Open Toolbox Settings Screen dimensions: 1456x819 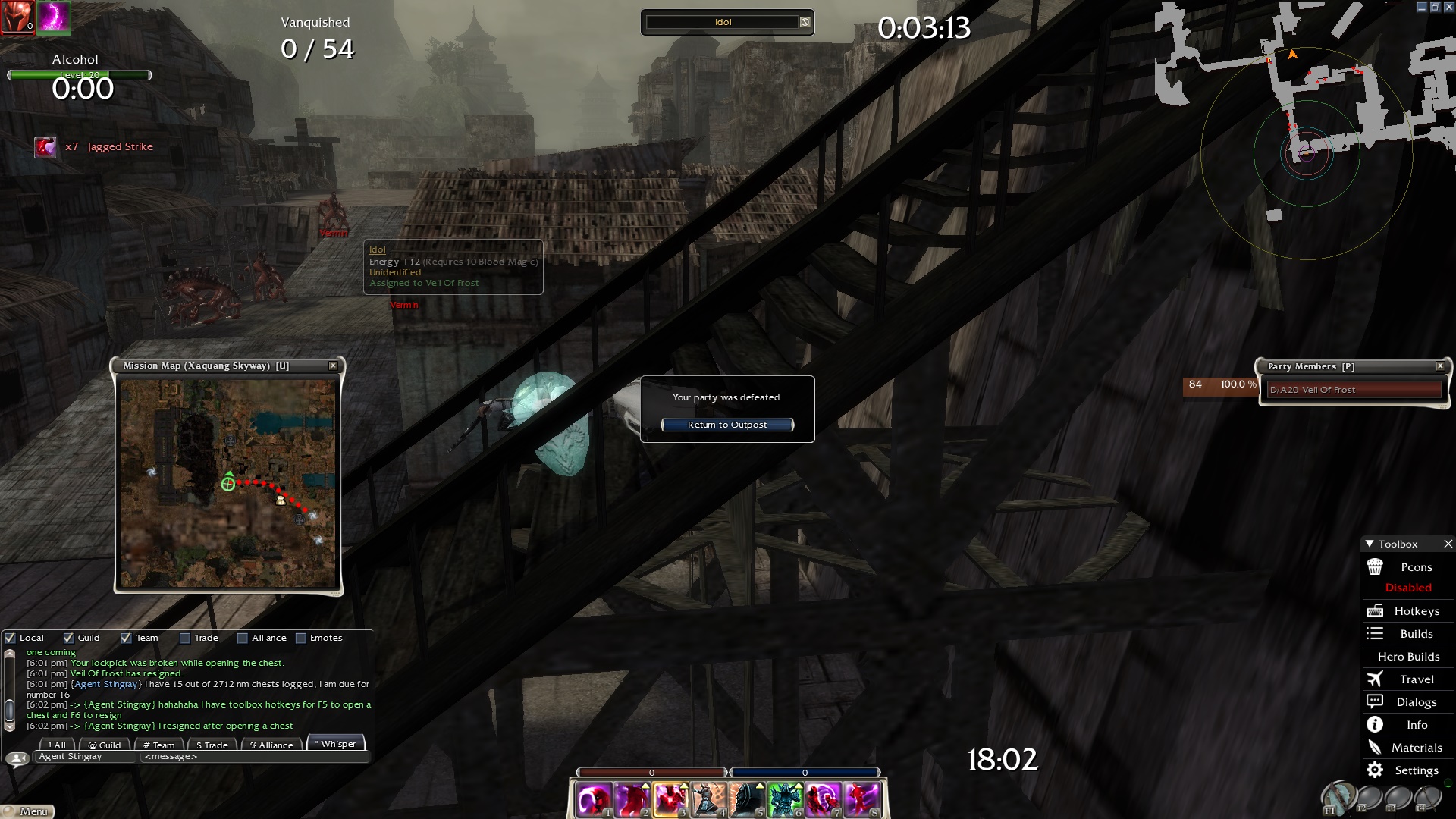[1408, 770]
